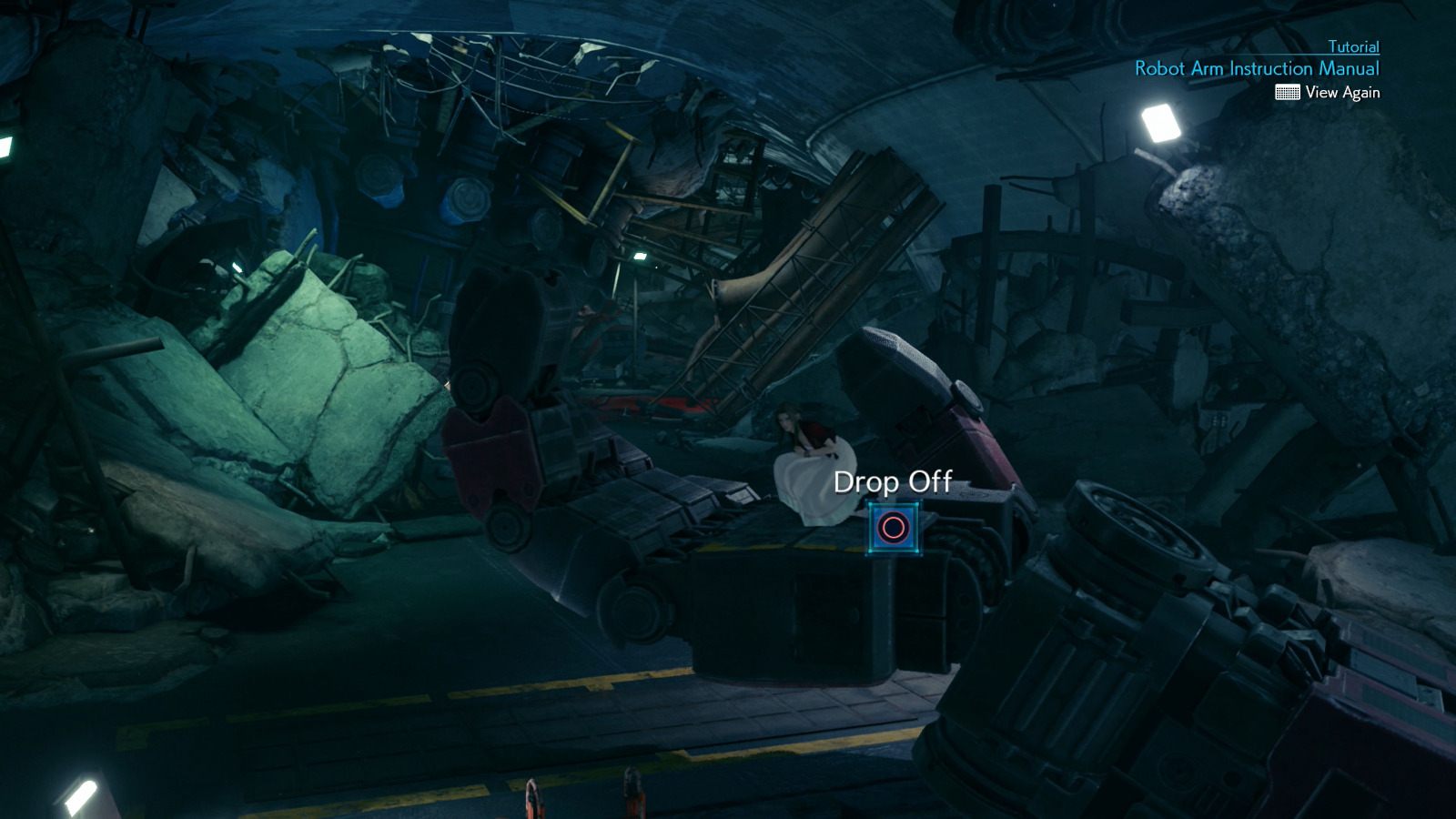Click the keyboard icon beside View Again
The height and width of the screenshot is (819, 1456).
tap(1289, 92)
